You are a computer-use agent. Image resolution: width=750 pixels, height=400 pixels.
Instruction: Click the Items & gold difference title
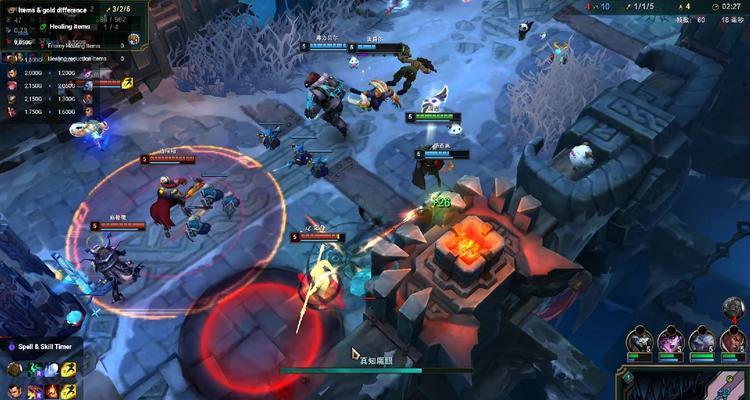pyautogui.click(x=54, y=9)
